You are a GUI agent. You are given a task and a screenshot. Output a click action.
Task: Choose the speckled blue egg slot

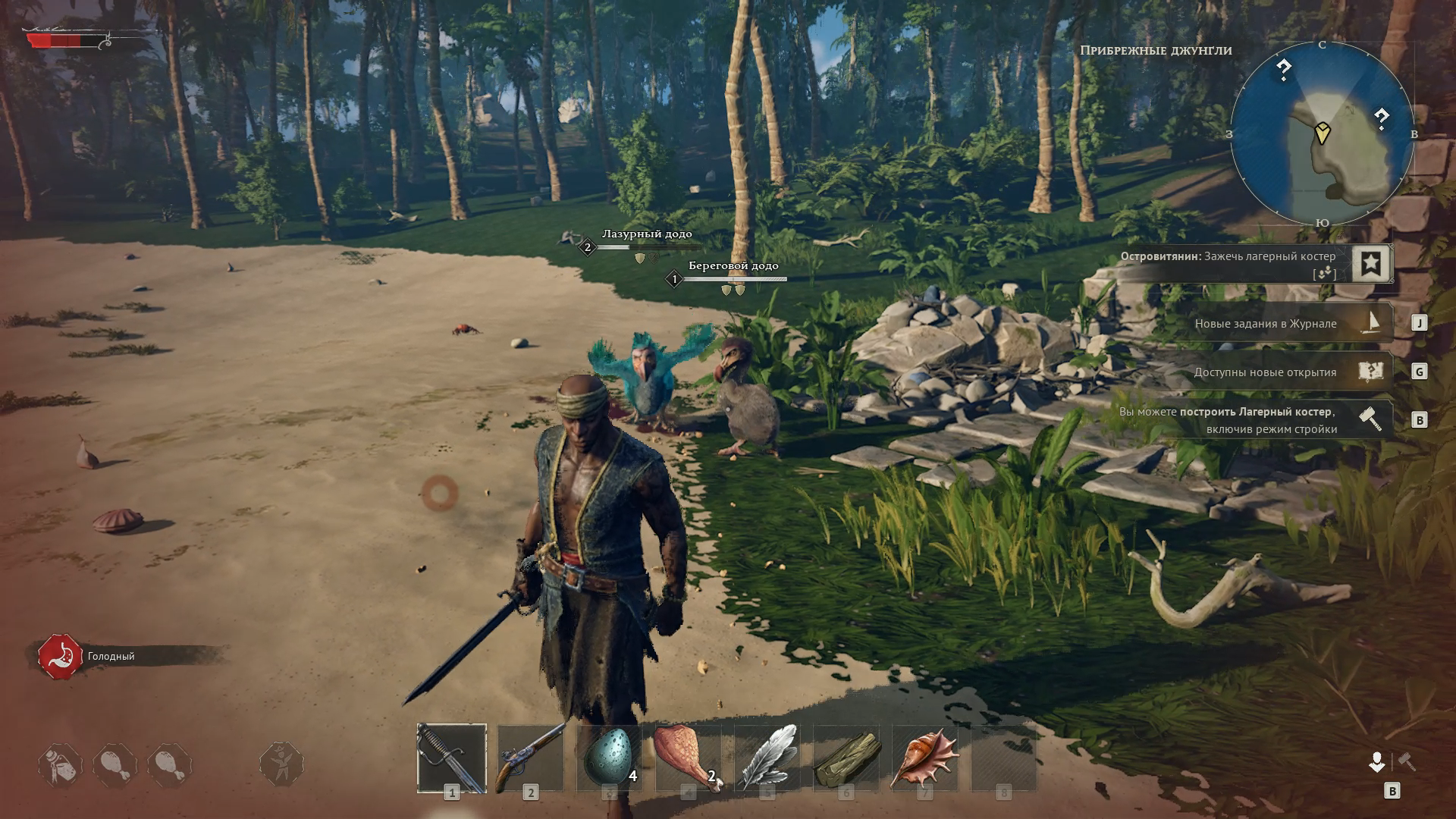(x=609, y=758)
